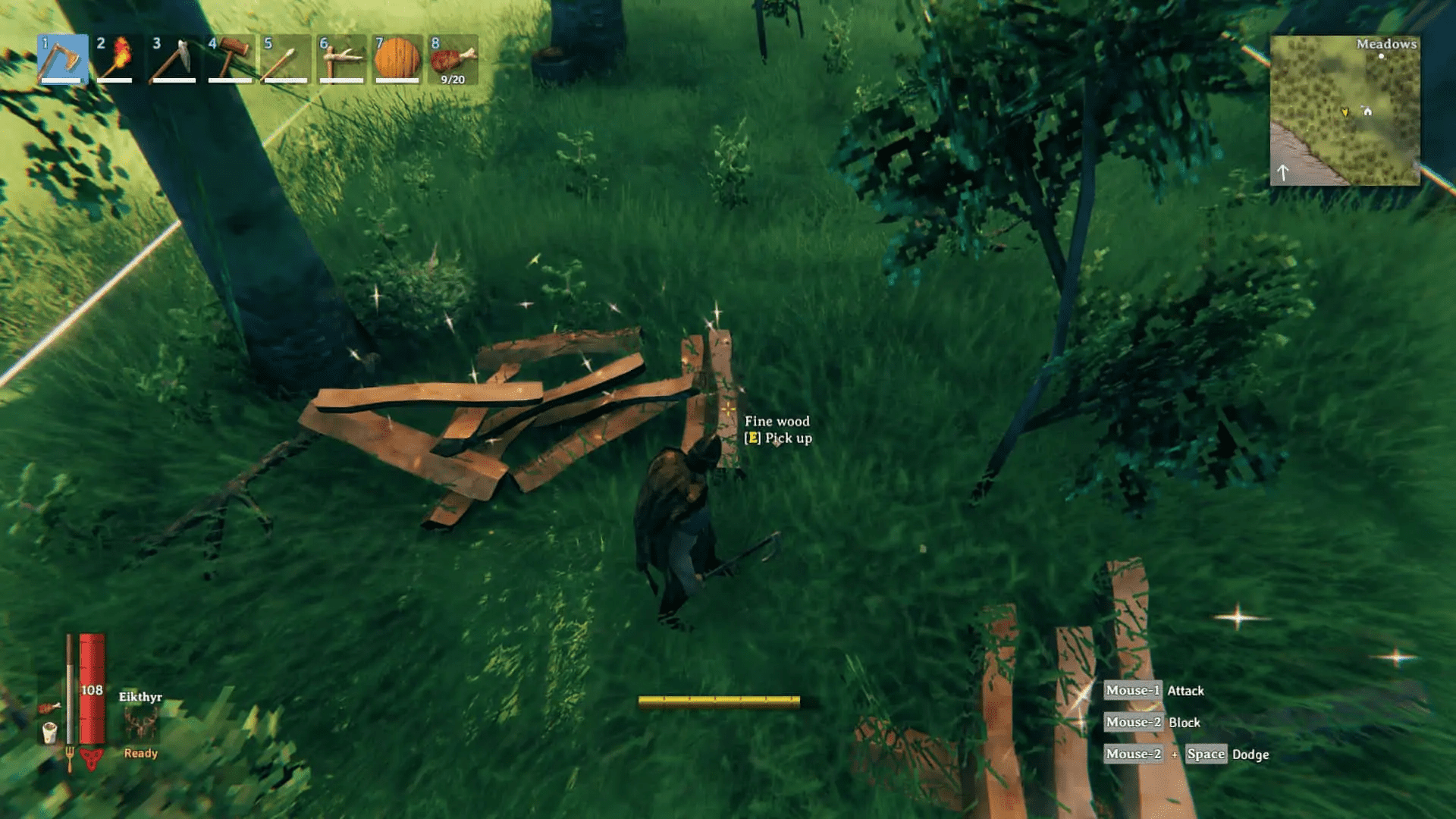1456x819 pixels.
Task: Equip the hoe from hotbar slot 6
Action: pyautogui.click(x=341, y=61)
